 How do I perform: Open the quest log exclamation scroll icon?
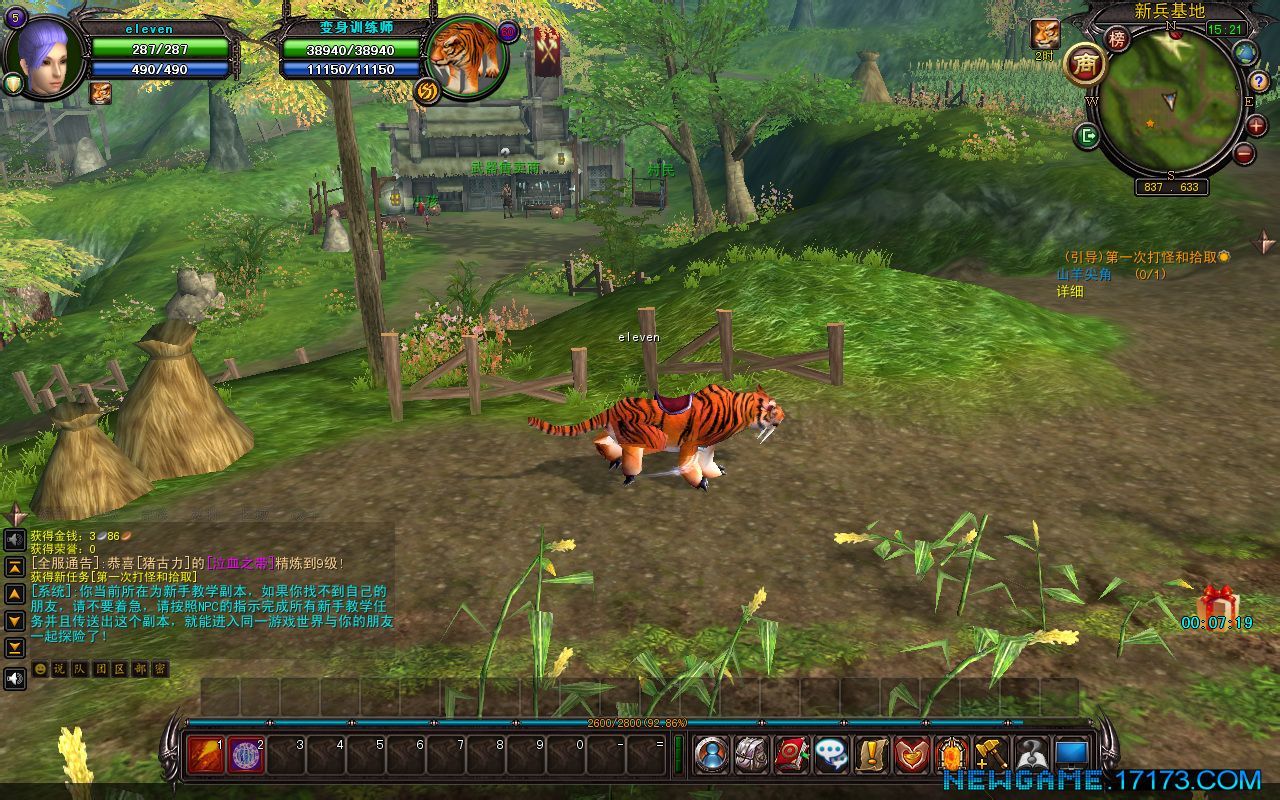[x=871, y=754]
